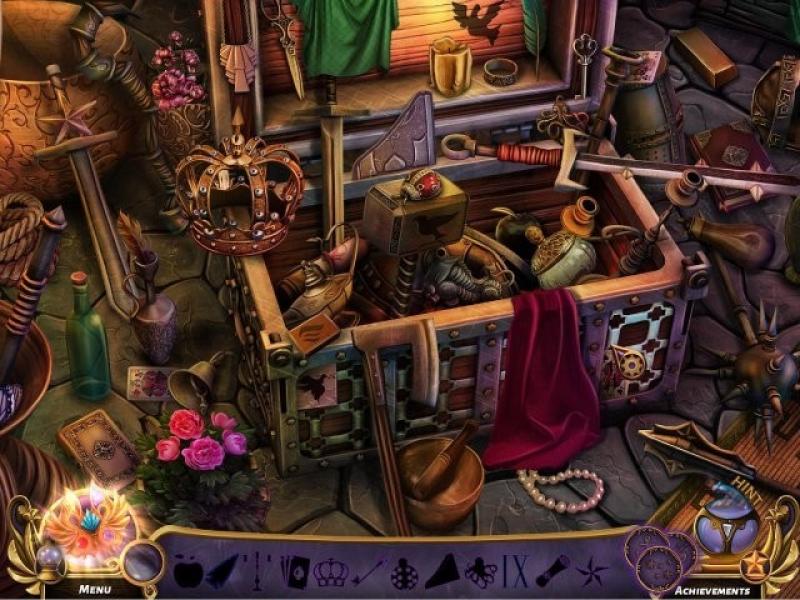Select the star silhouette in item list
This screenshot has width=800, height=600.
(x=590, y=572)
